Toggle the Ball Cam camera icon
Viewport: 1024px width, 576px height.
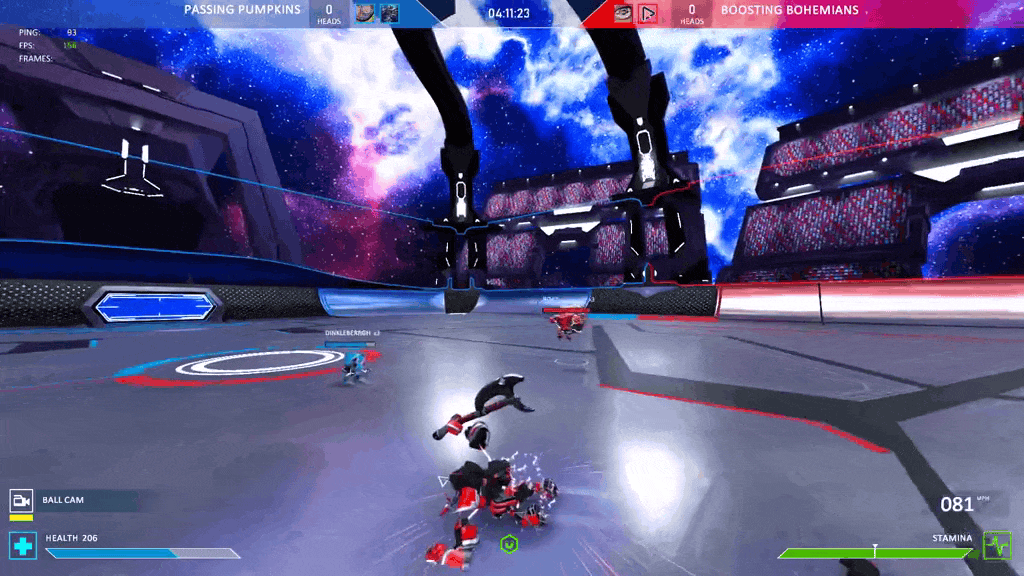[x=22, y=500]
